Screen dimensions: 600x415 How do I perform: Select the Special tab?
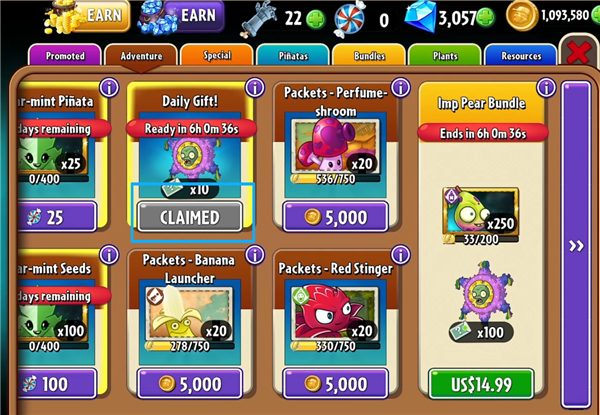(x=216, y=56)
